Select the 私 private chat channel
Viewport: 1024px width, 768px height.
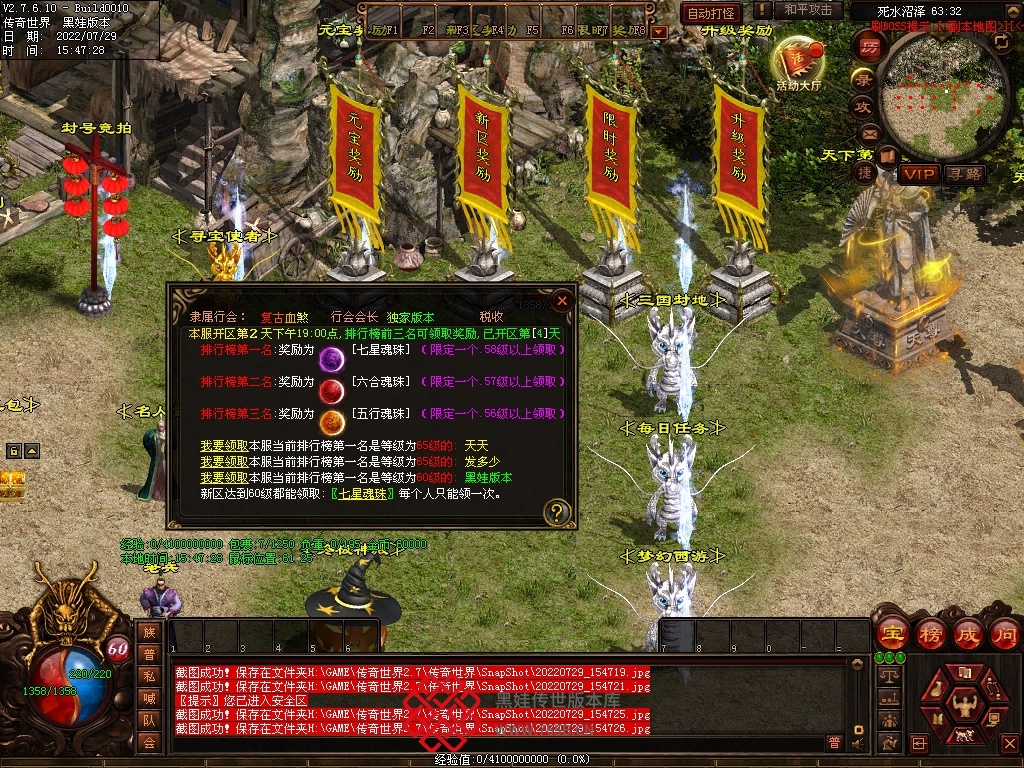(148, 676)
